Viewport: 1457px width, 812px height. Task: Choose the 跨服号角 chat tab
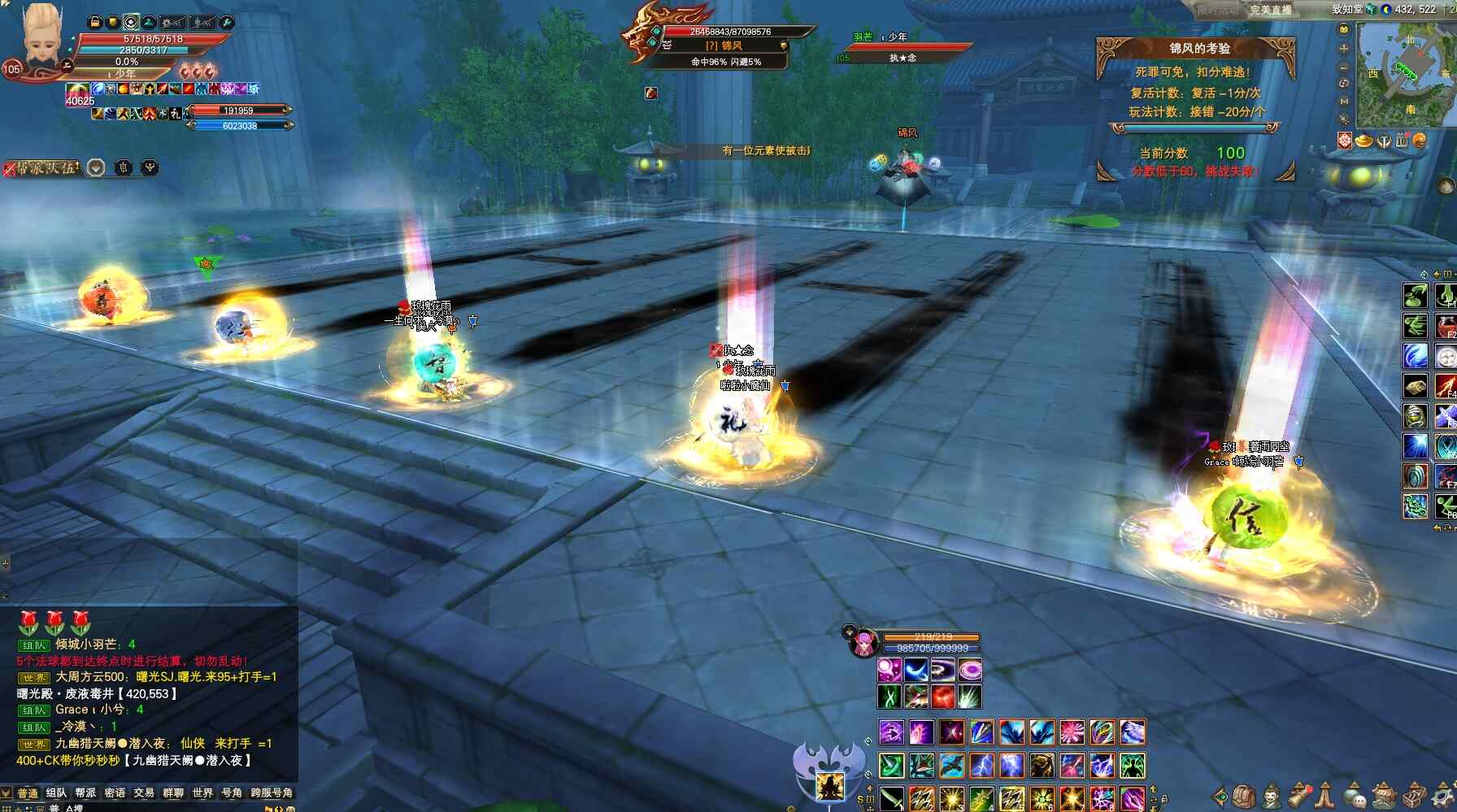click(272, 792)
